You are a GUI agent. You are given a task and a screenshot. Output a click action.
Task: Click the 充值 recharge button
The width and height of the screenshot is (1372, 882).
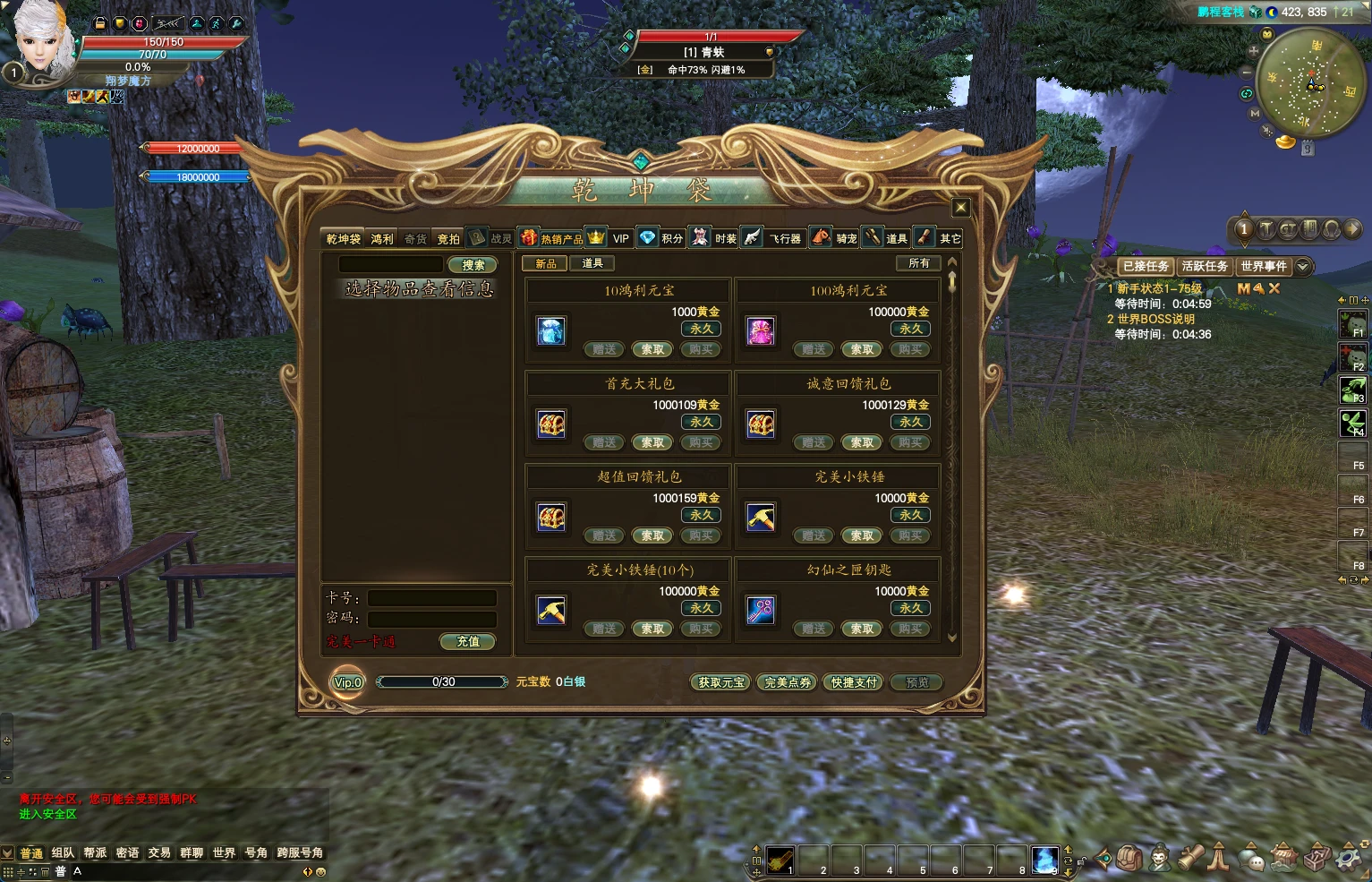click(x=467, y=641)
